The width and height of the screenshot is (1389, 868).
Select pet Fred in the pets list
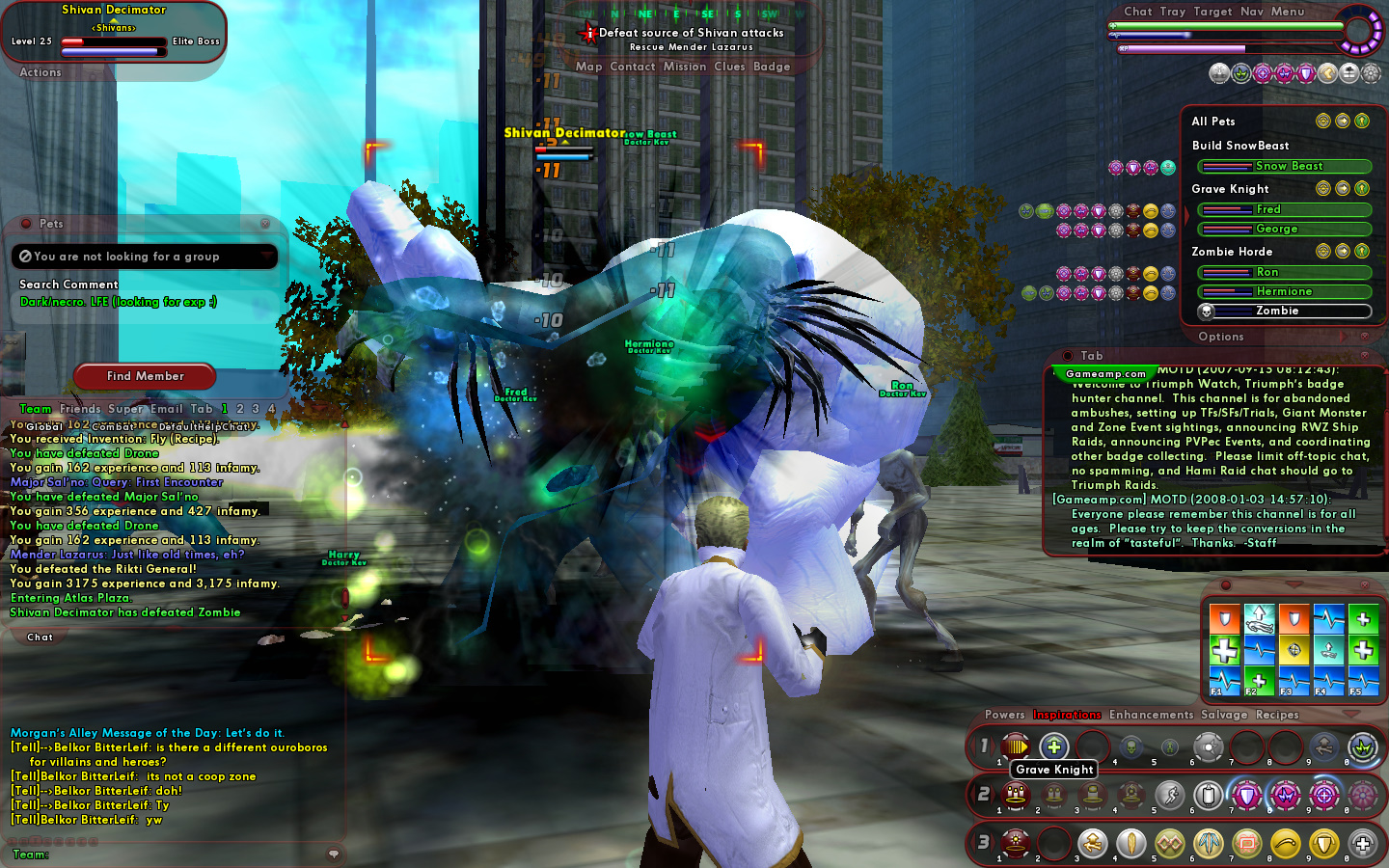[1284, 209]
